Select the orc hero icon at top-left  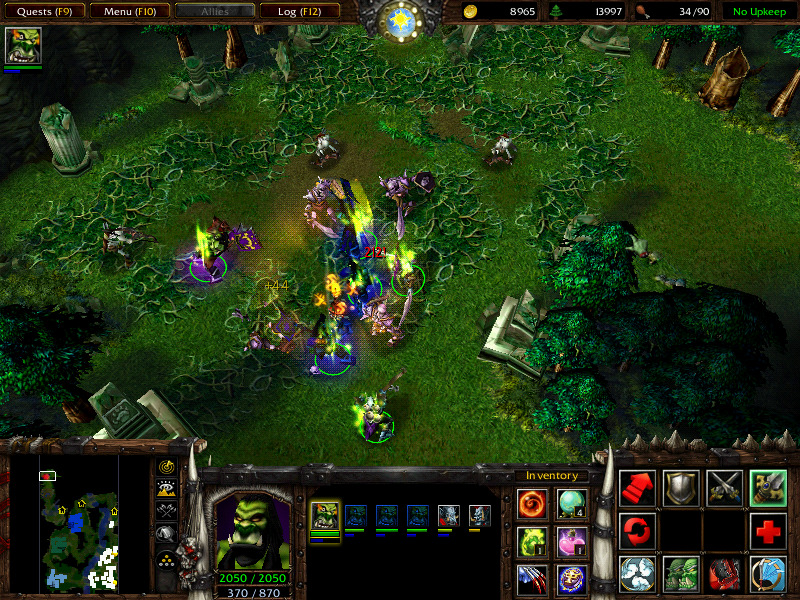22,46
